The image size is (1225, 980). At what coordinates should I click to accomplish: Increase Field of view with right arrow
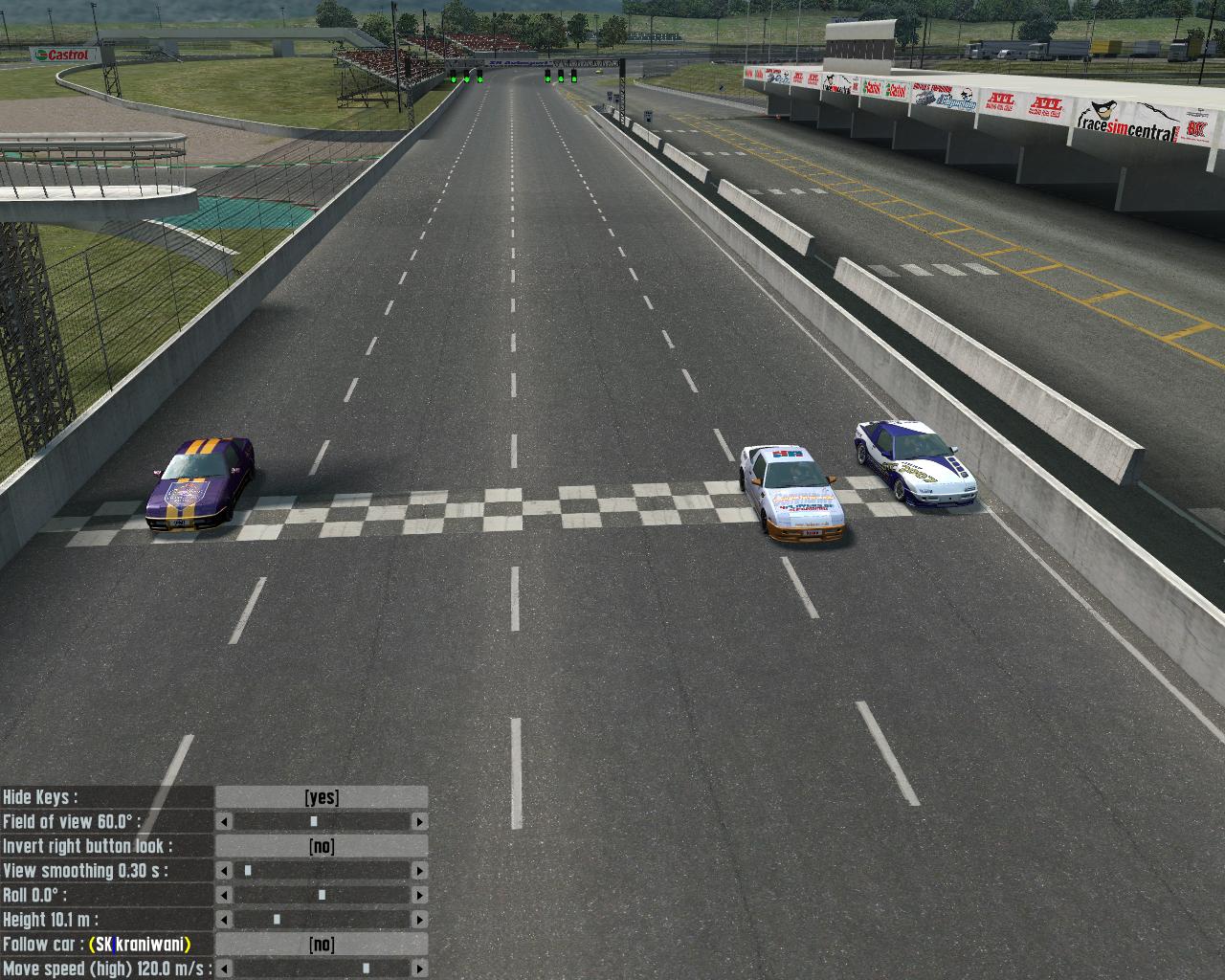point(419,822)
